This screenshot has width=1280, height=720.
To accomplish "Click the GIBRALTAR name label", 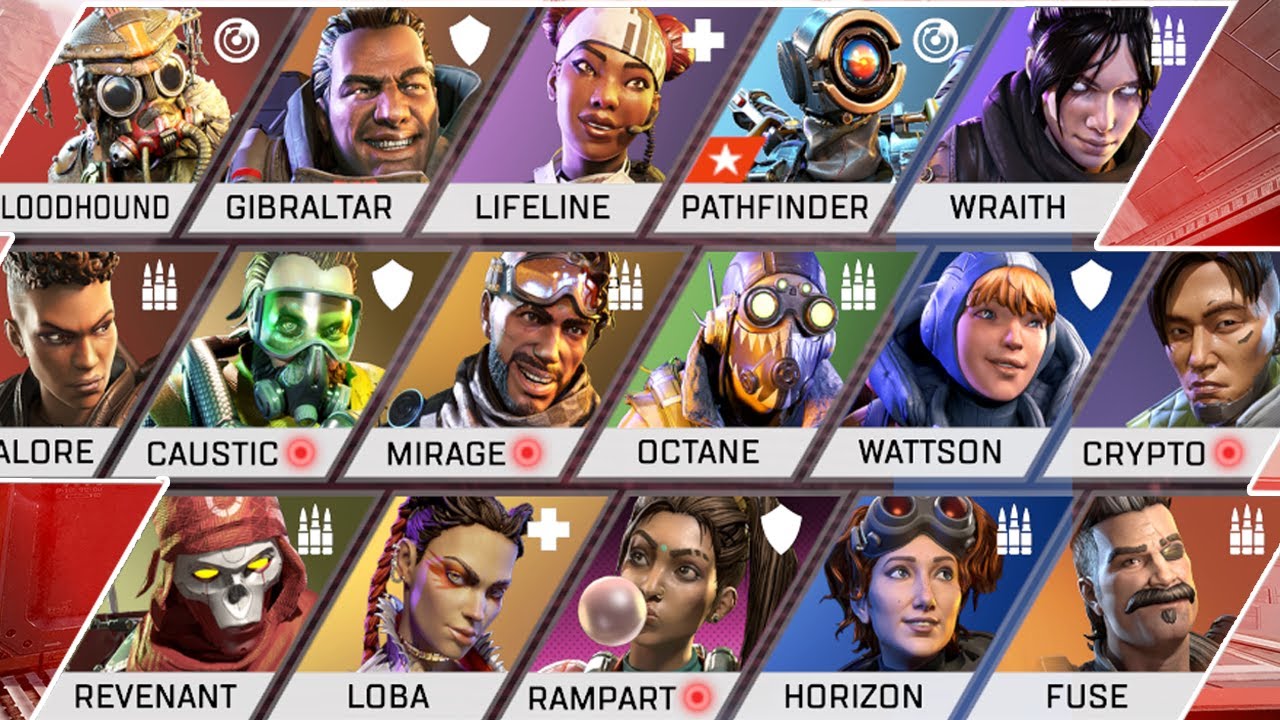I will pos(308,206).
